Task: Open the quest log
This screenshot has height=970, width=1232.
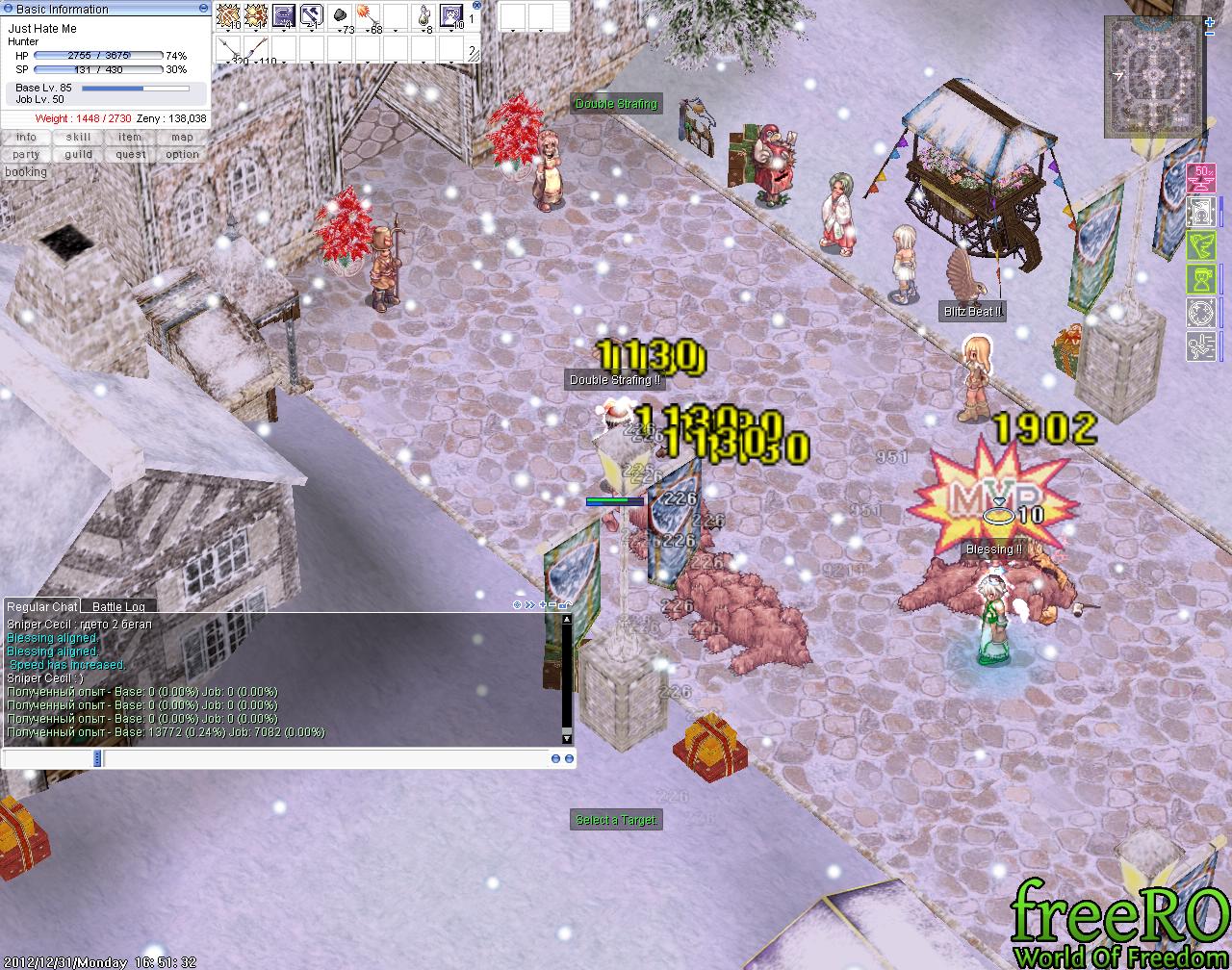Action: pos(130,155)
